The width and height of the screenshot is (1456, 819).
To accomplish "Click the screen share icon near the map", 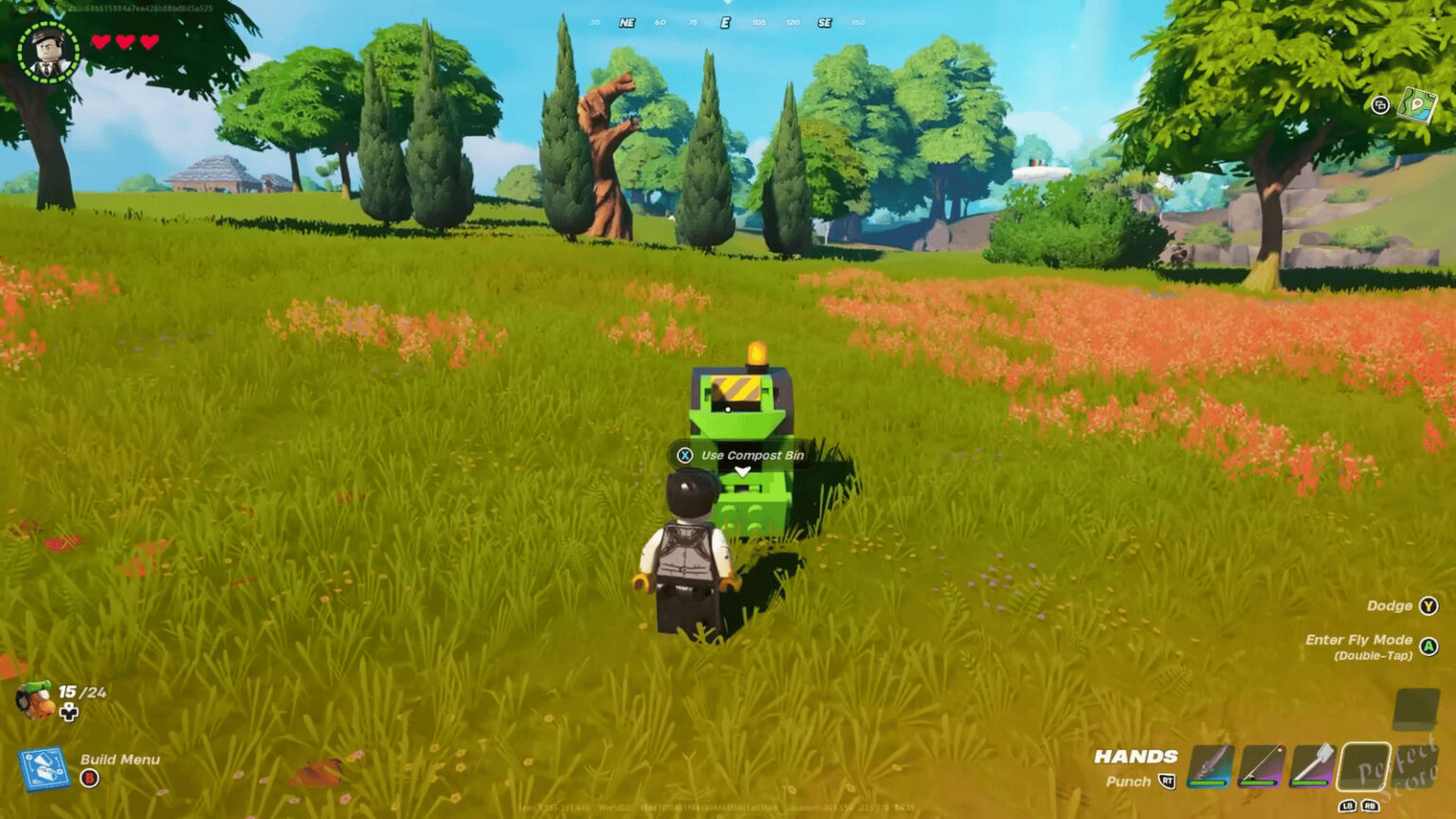I will coord(1380,104).
